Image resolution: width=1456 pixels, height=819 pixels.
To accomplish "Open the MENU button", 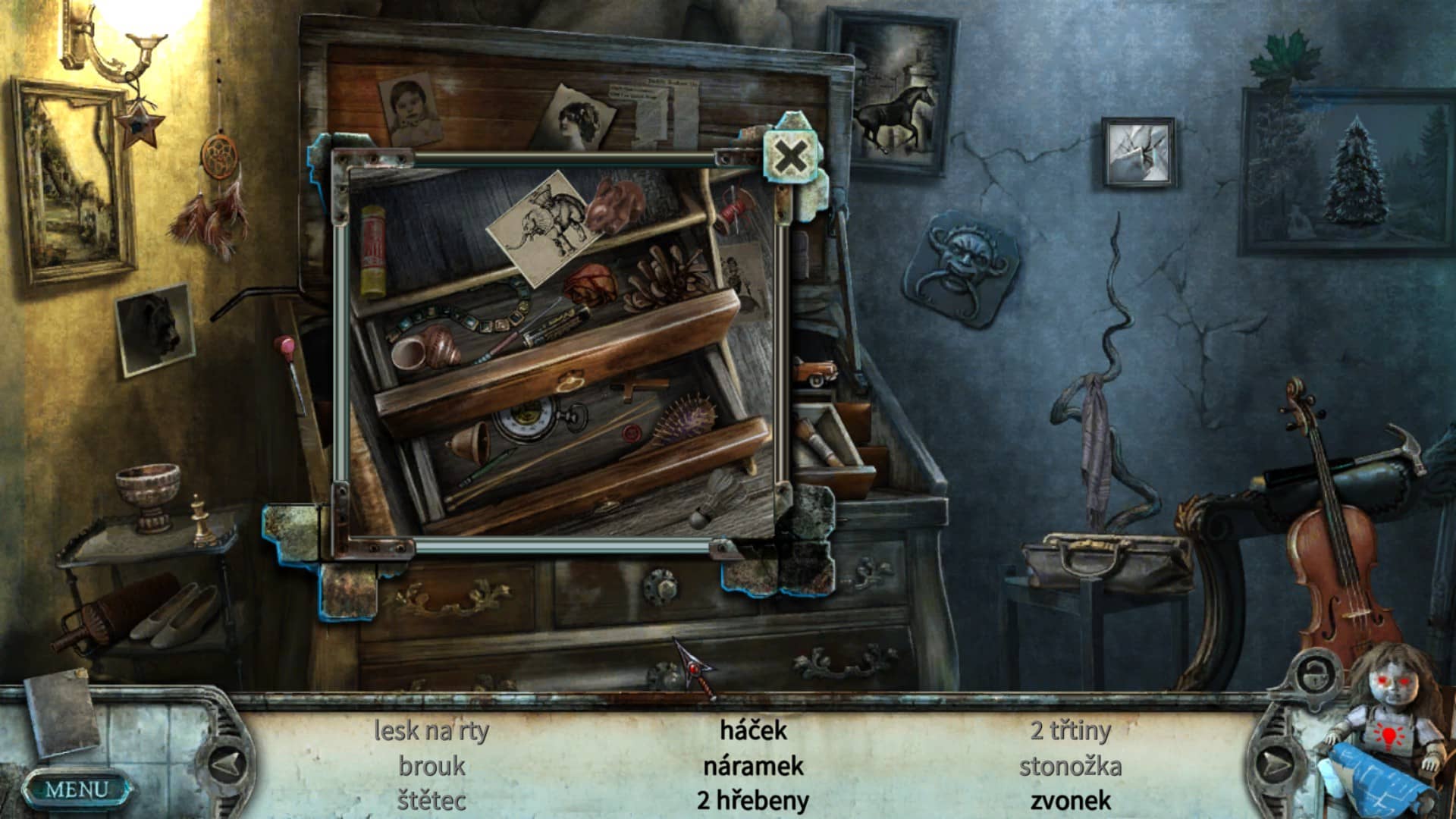I will coord(76,789).
